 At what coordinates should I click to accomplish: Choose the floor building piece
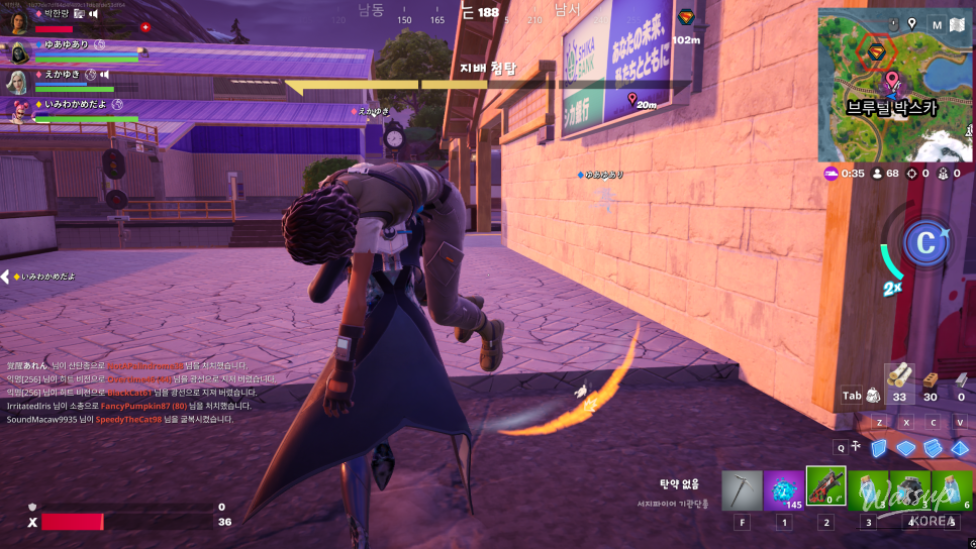(x=906, y=448)
